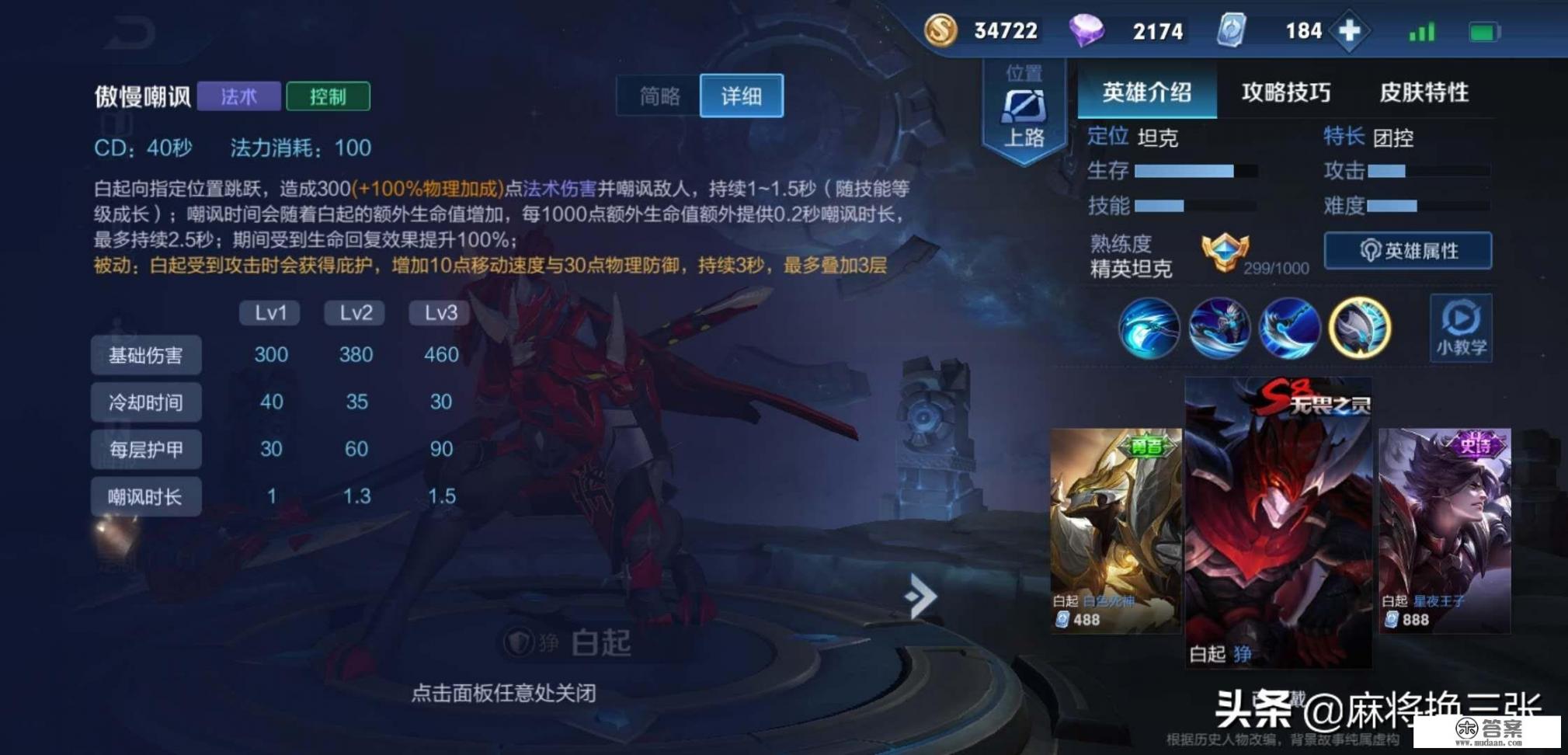Switch to 简略 brief skill view

tap(659, 96)
